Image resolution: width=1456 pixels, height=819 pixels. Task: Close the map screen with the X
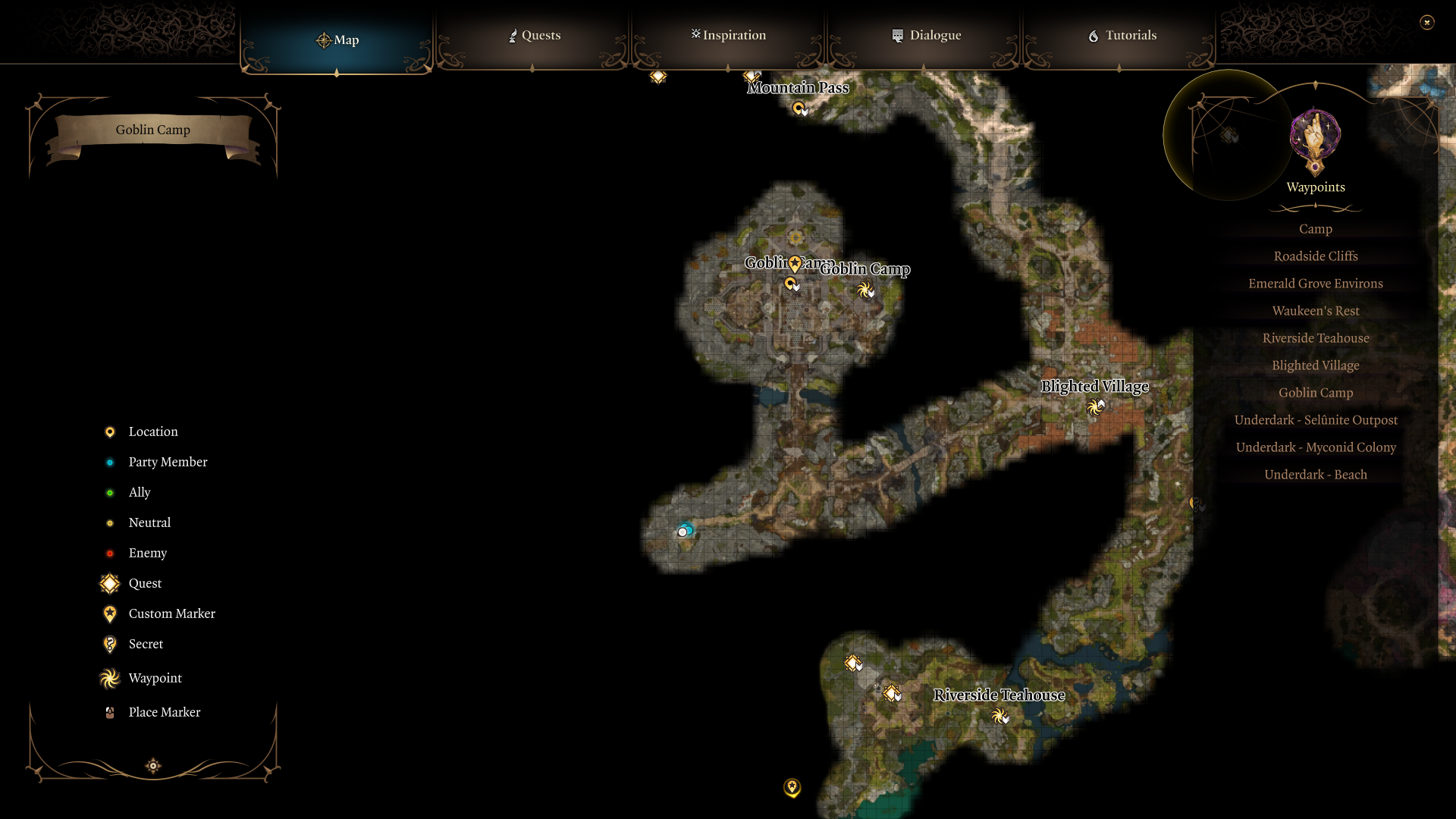point(1429,22)
